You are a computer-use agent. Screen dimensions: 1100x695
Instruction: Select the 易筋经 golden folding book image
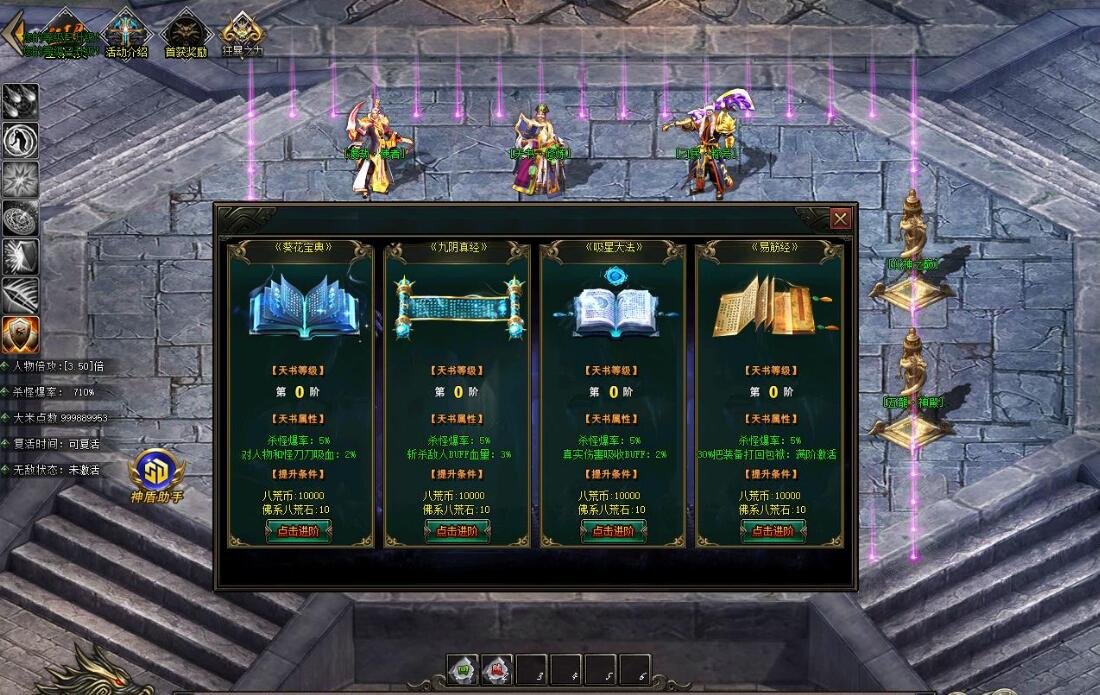[x=767, y=306]
